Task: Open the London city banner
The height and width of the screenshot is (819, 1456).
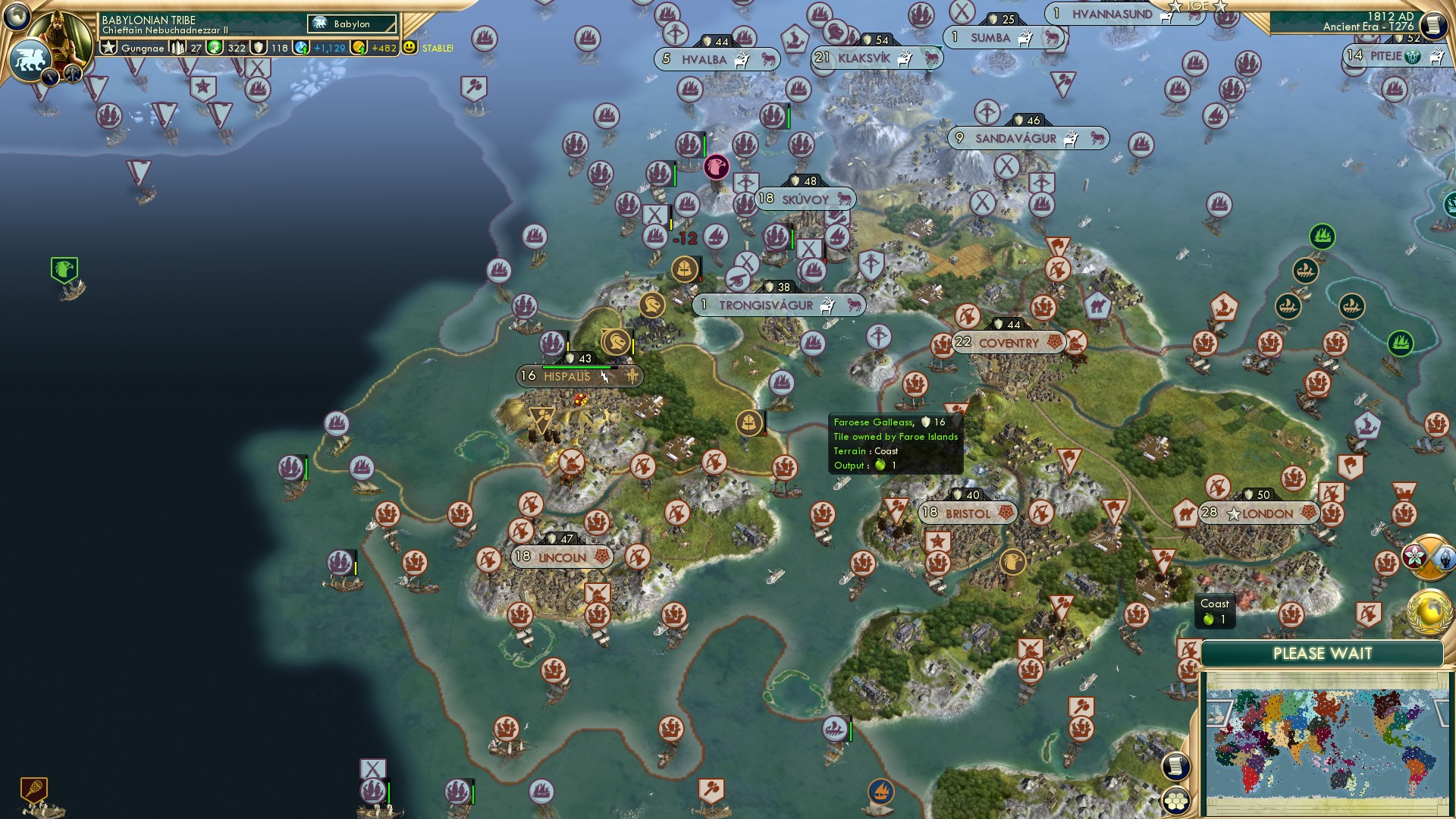Action: [x=1259, y=513]
